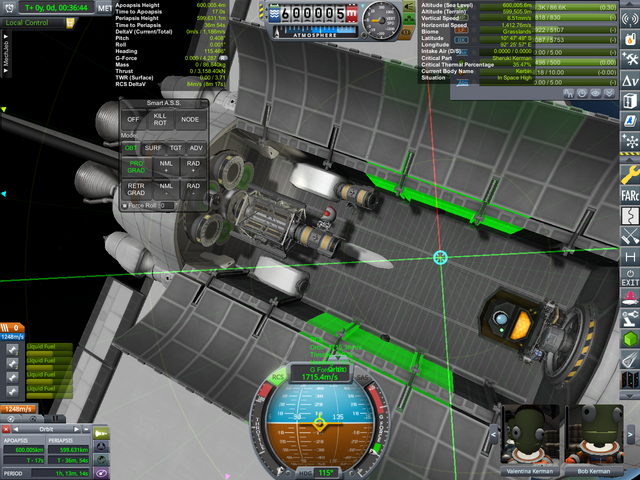Image resolution: width=640 pixels, height=480 pixels.
Task: Choose the RAD - orientation button
Action: (193, 188)
